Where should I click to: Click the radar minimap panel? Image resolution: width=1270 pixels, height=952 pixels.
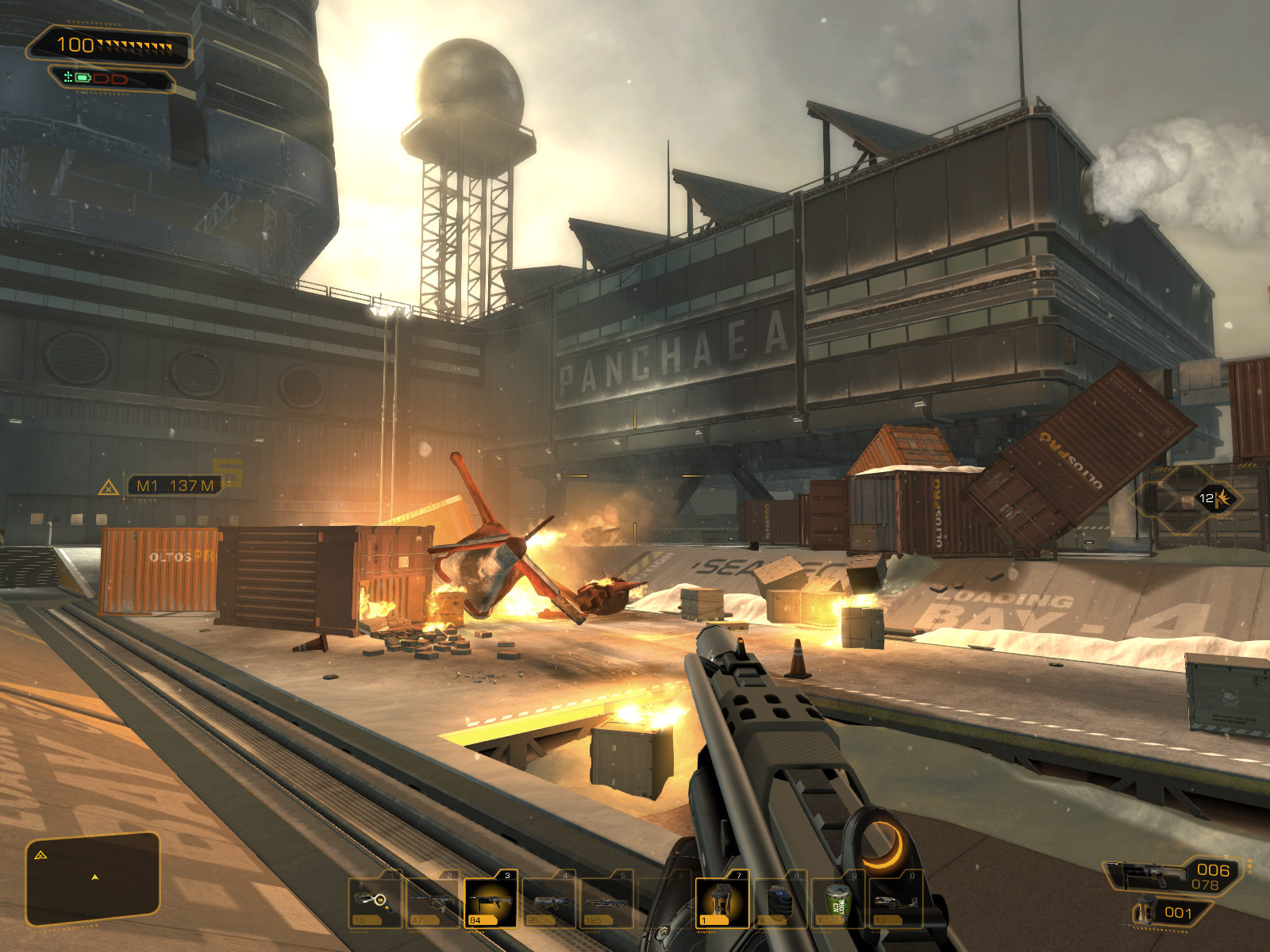(x=93, y=877)
